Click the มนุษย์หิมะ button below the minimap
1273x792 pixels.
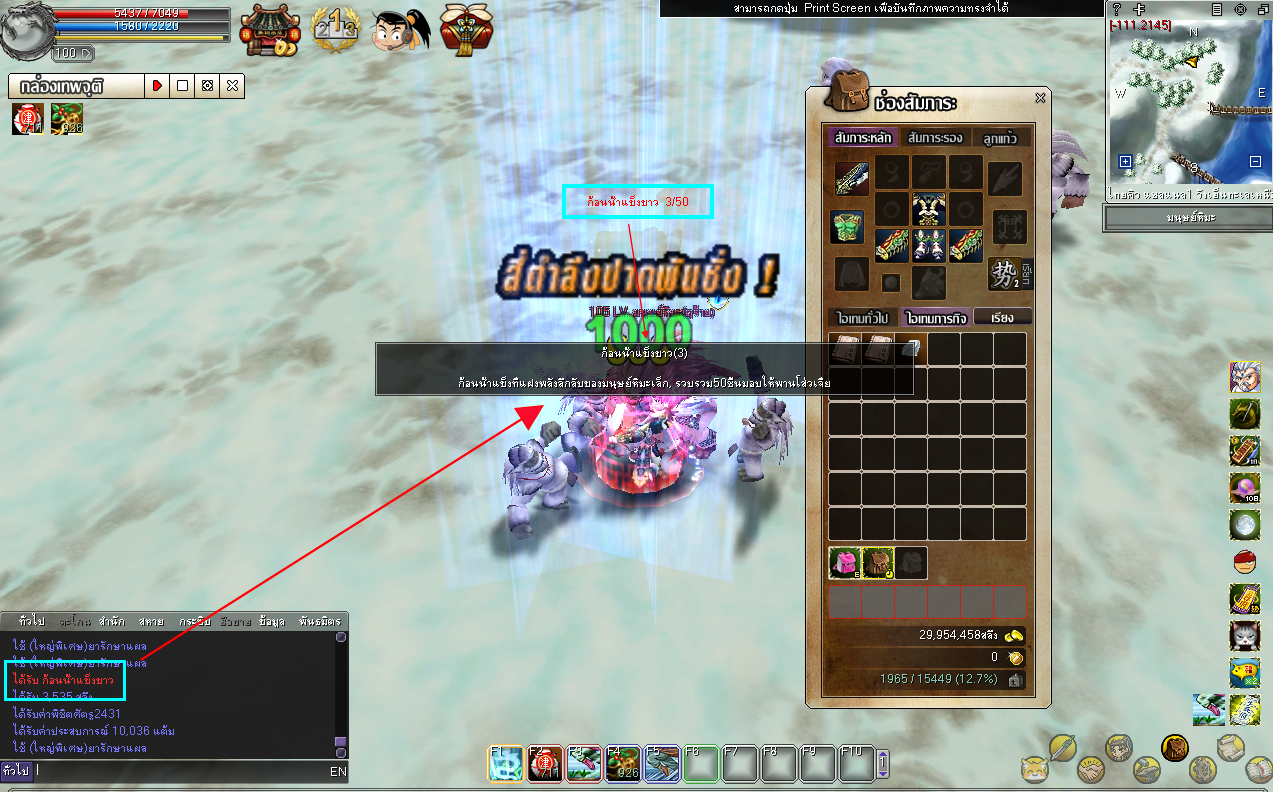tap(1189, 217)
